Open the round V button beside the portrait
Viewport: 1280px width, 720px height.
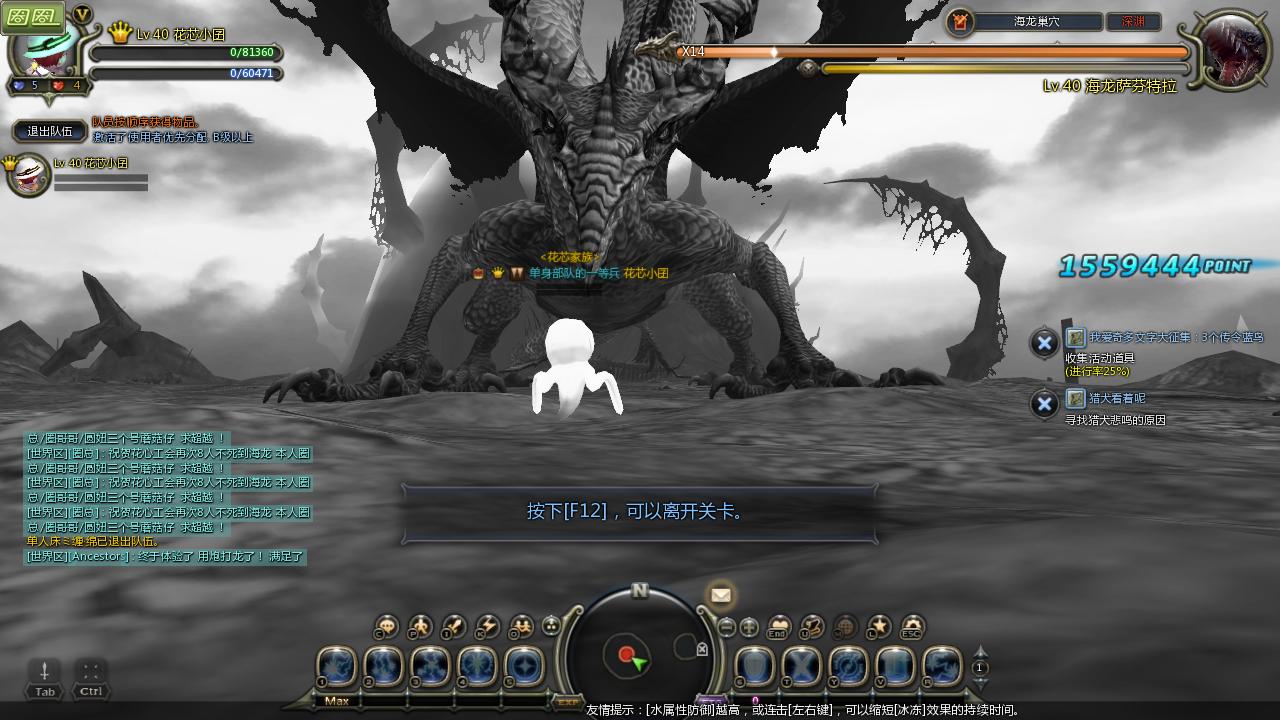click(x=83, y=14)
